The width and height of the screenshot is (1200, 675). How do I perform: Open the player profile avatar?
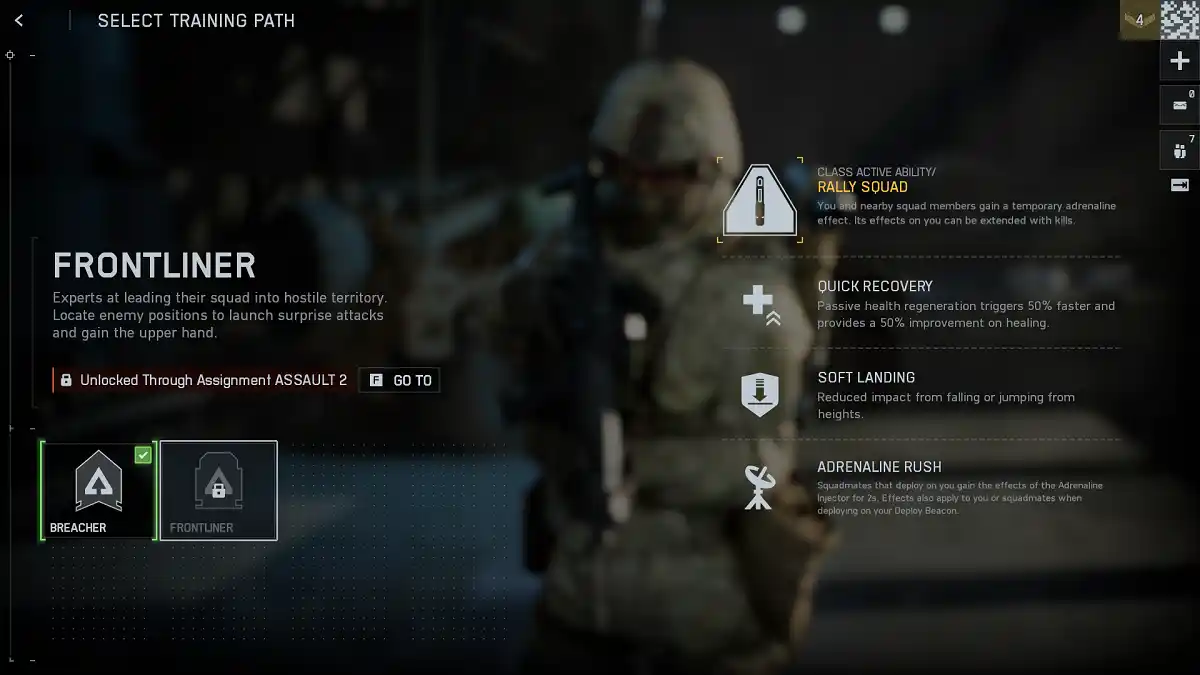coord(1180,20)
